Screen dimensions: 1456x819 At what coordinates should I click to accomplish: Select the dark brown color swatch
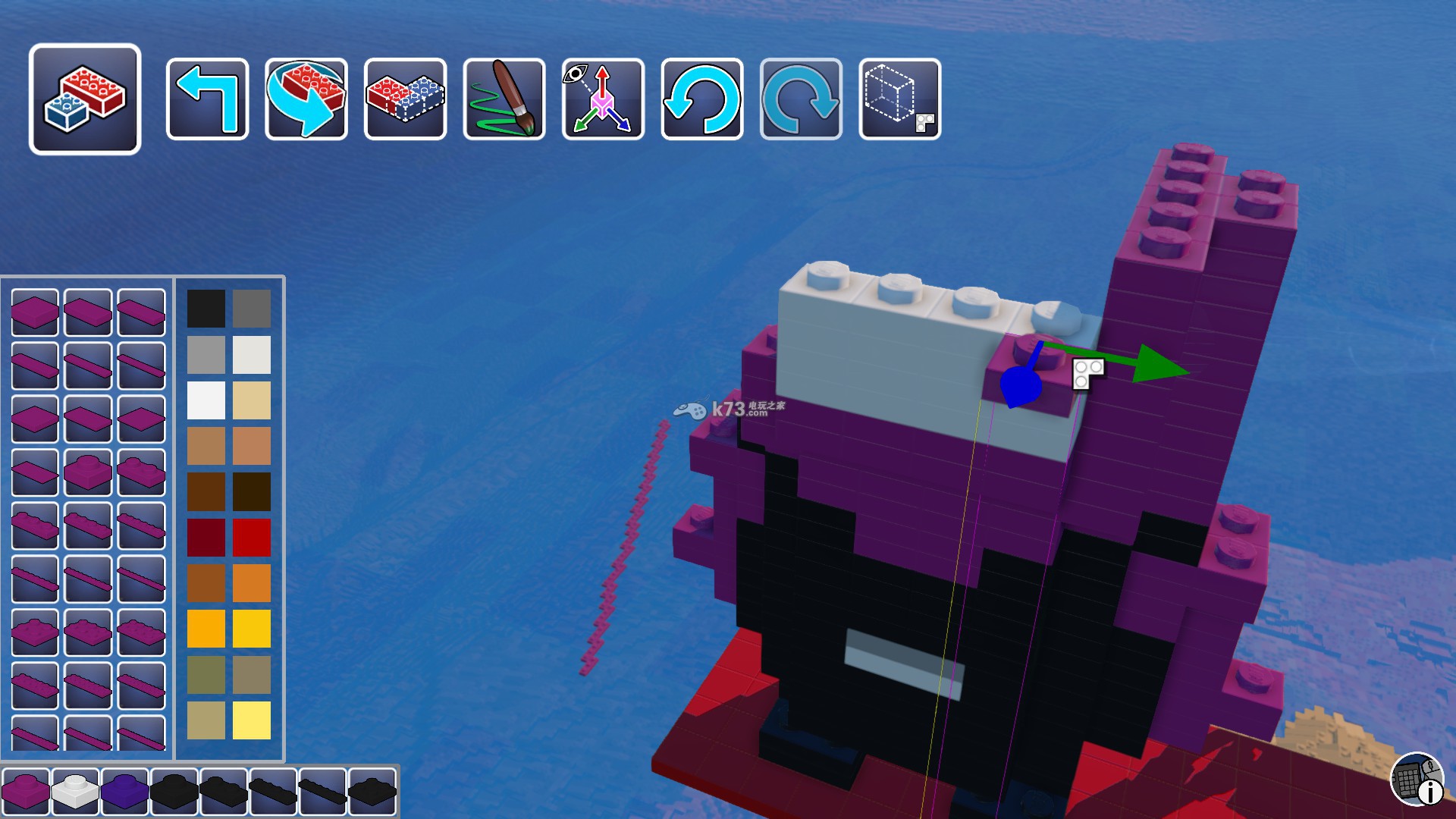pos(206,491)
